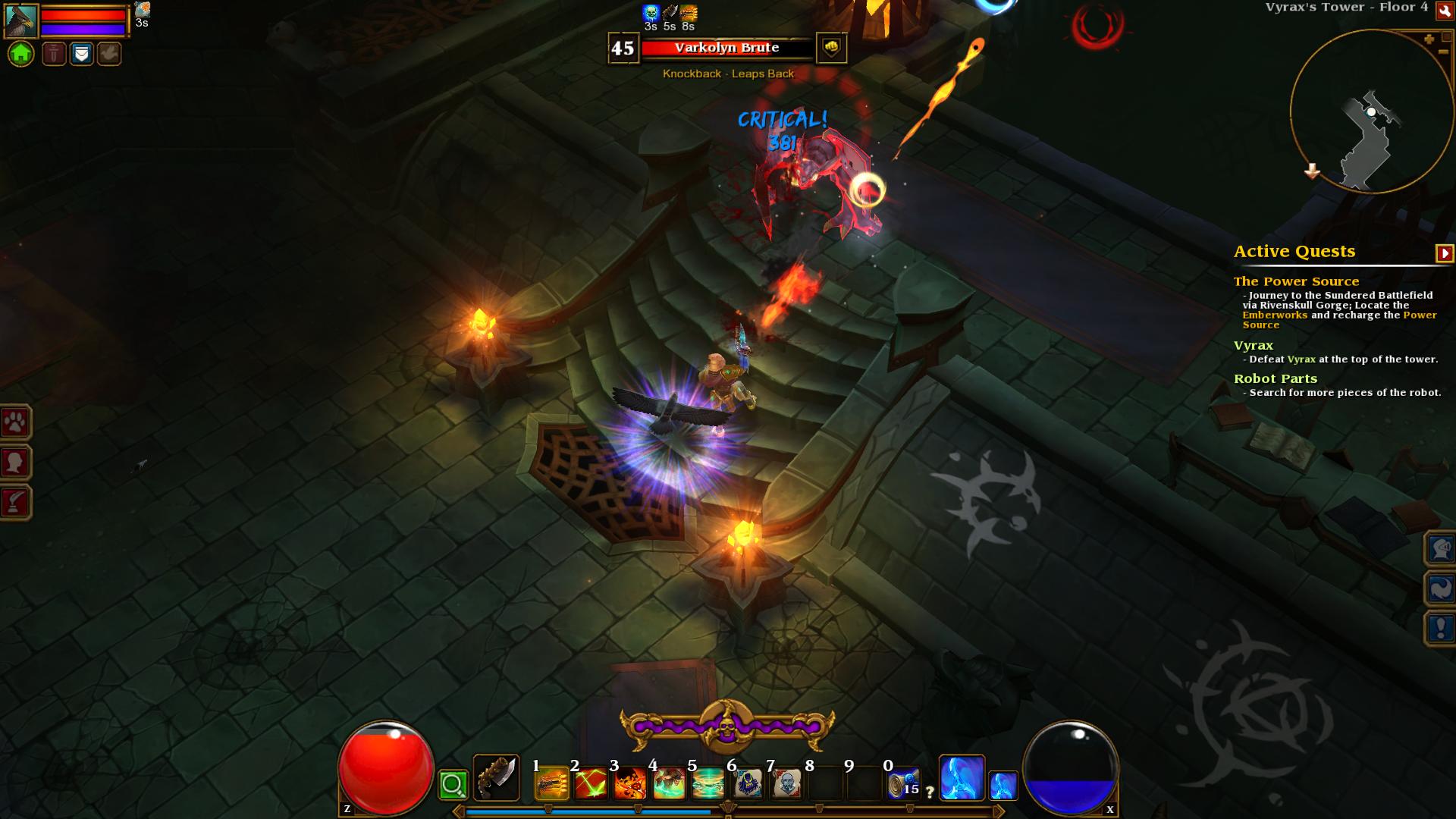Click the blue envelope icon
The width and height of the screenshot is (1456, 819).
pos(82,54)
